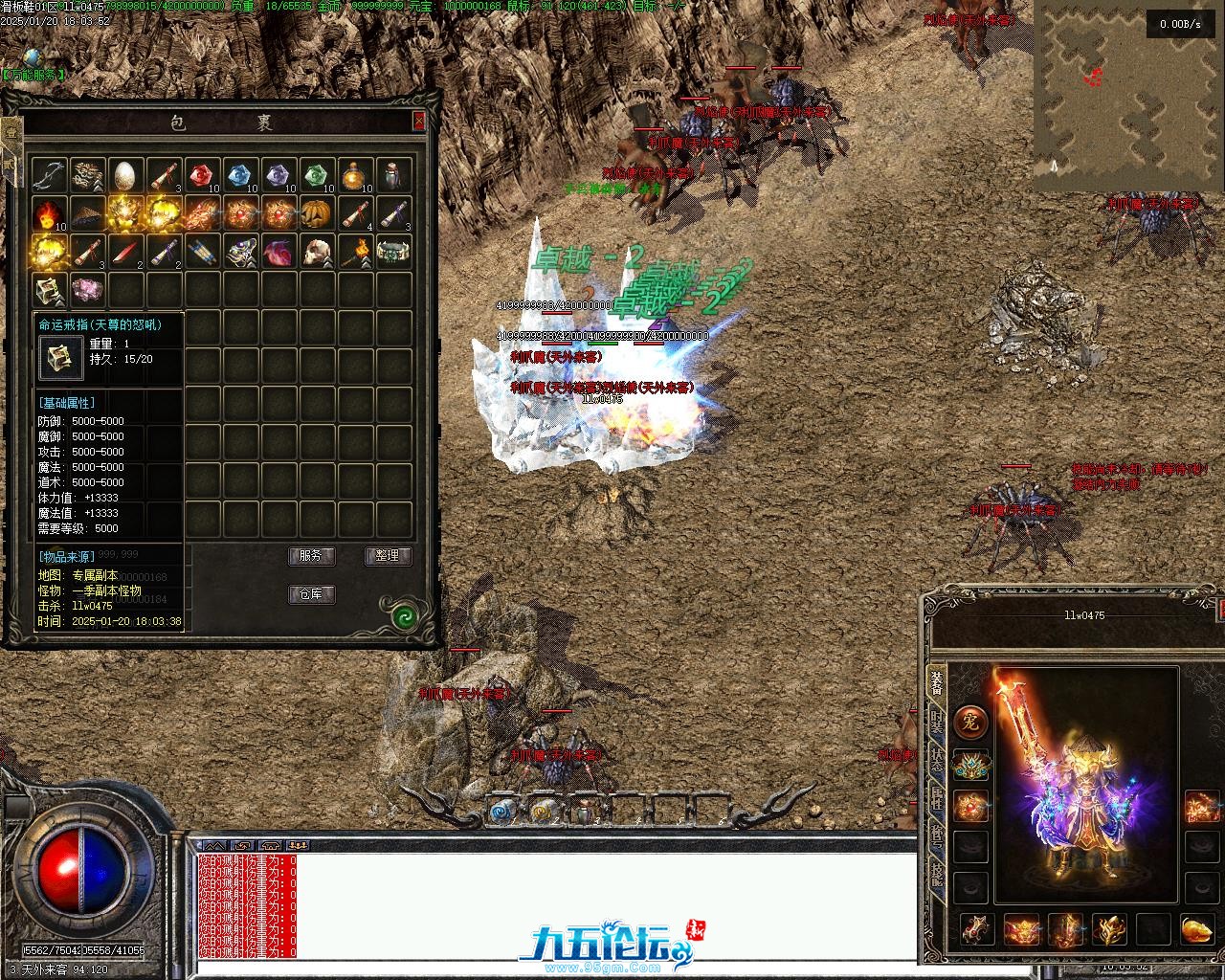Select the golden boot equipment slot
Screen dimensions: 1225x980
tap(1195, 929)
